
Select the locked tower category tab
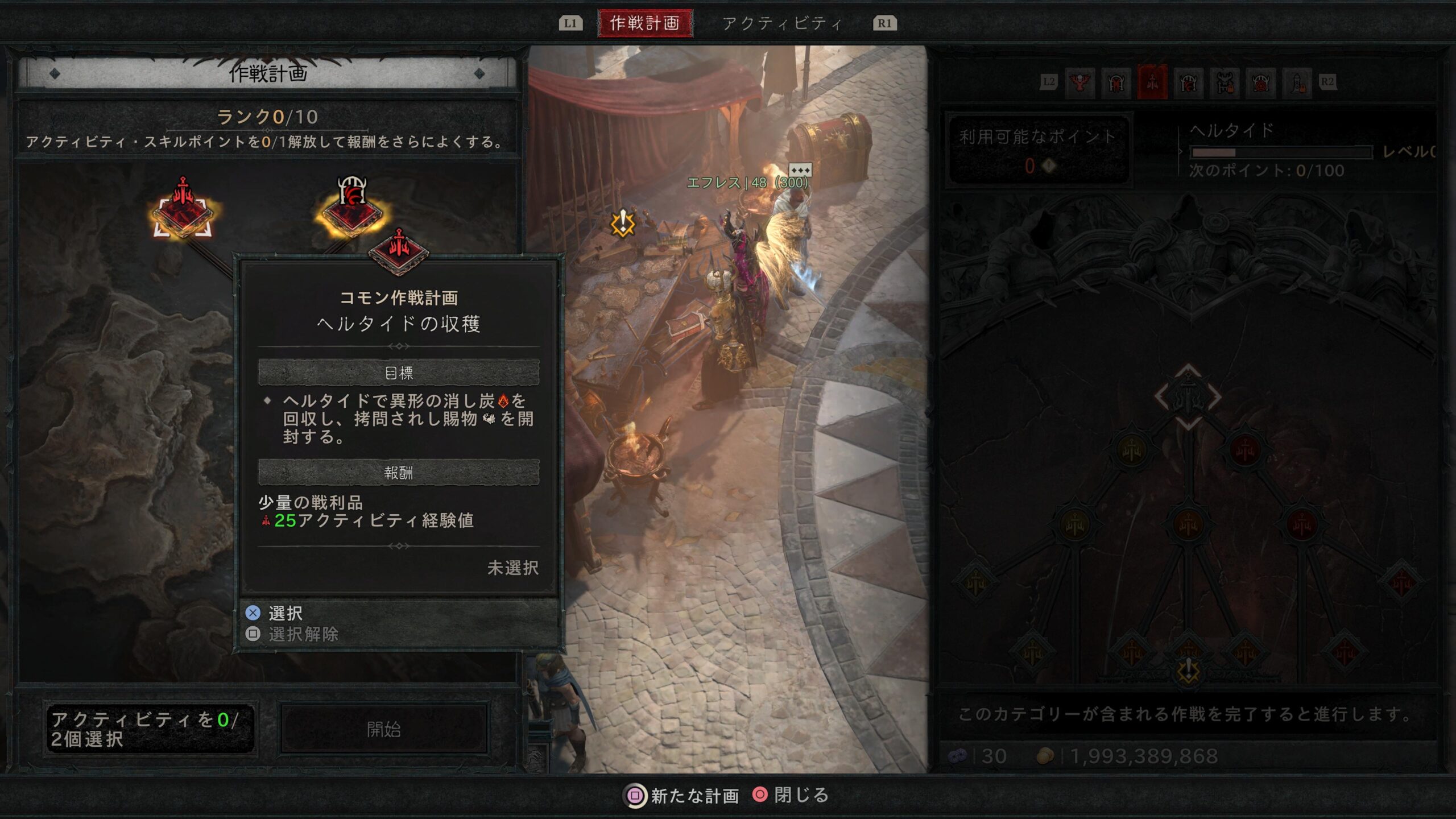coord(1298,83)
